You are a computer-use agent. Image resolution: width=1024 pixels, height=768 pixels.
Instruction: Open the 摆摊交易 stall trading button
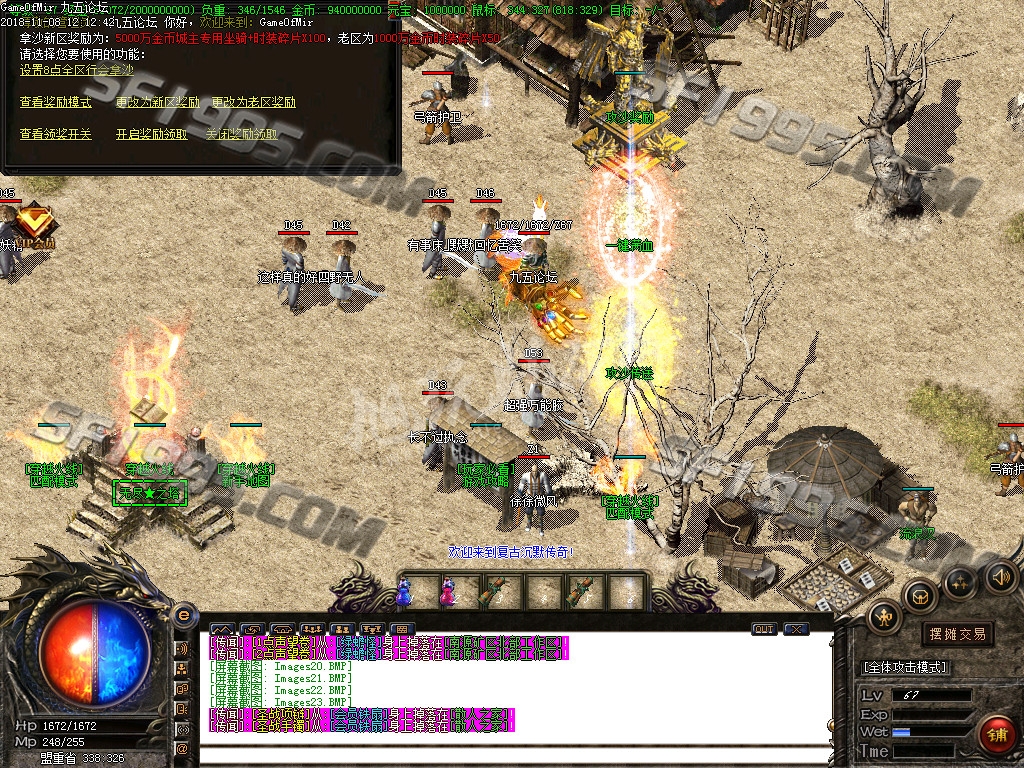point(957,634)
